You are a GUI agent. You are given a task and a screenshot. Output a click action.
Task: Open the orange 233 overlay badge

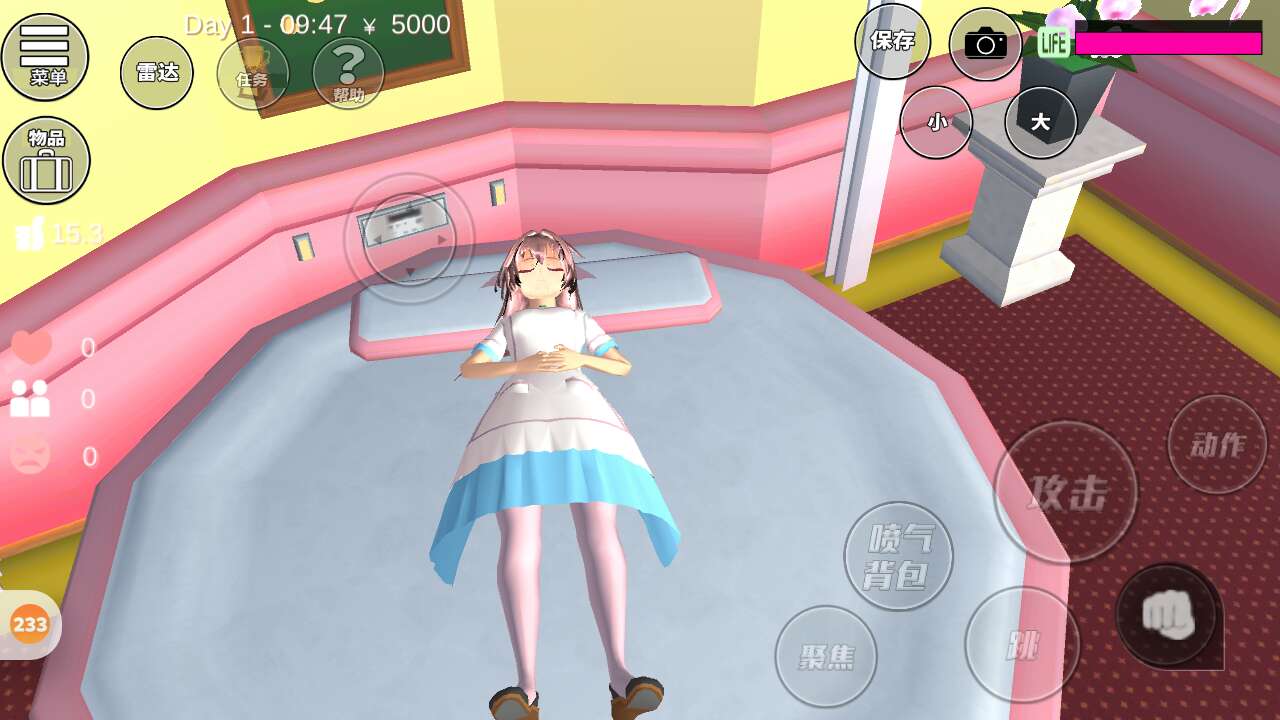pyautogui.click(x=30, y=625)
